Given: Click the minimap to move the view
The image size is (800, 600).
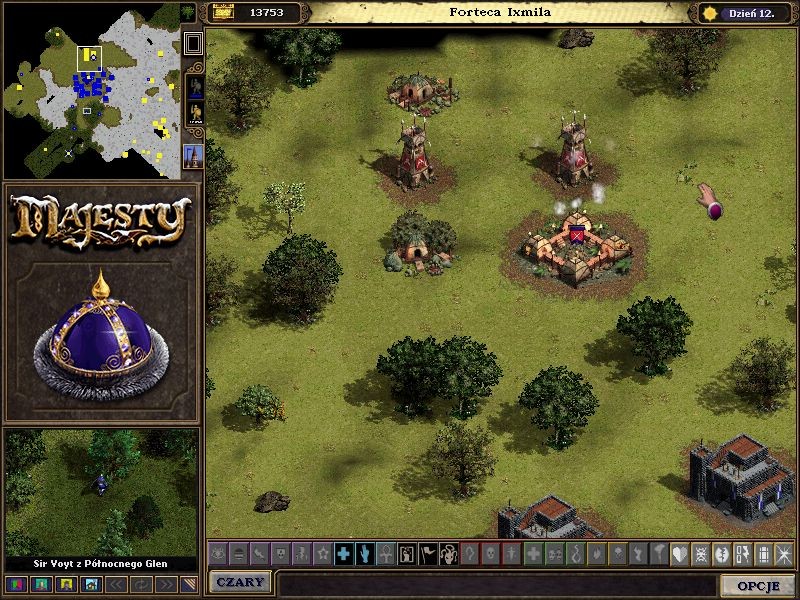Looking at the screenshot, I should click(x=95, y=90).
